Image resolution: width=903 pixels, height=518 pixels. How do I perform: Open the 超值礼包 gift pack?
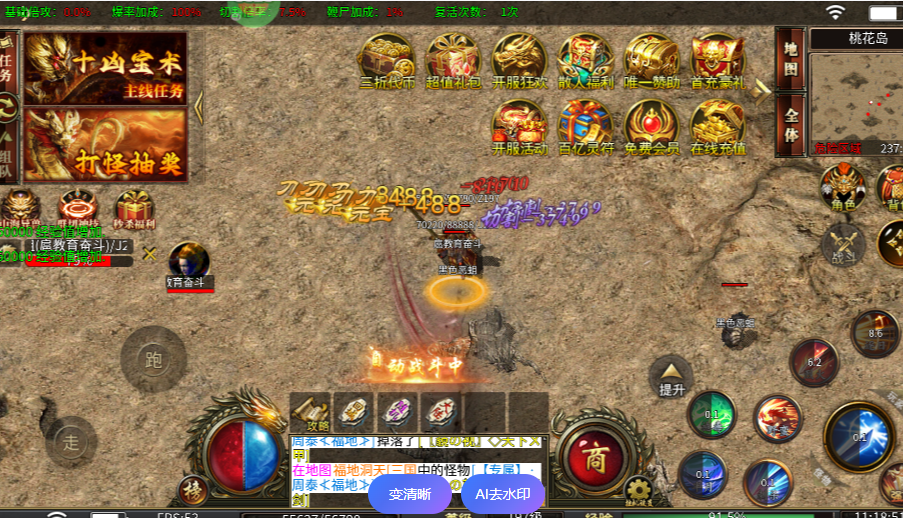tap(452, 60)
